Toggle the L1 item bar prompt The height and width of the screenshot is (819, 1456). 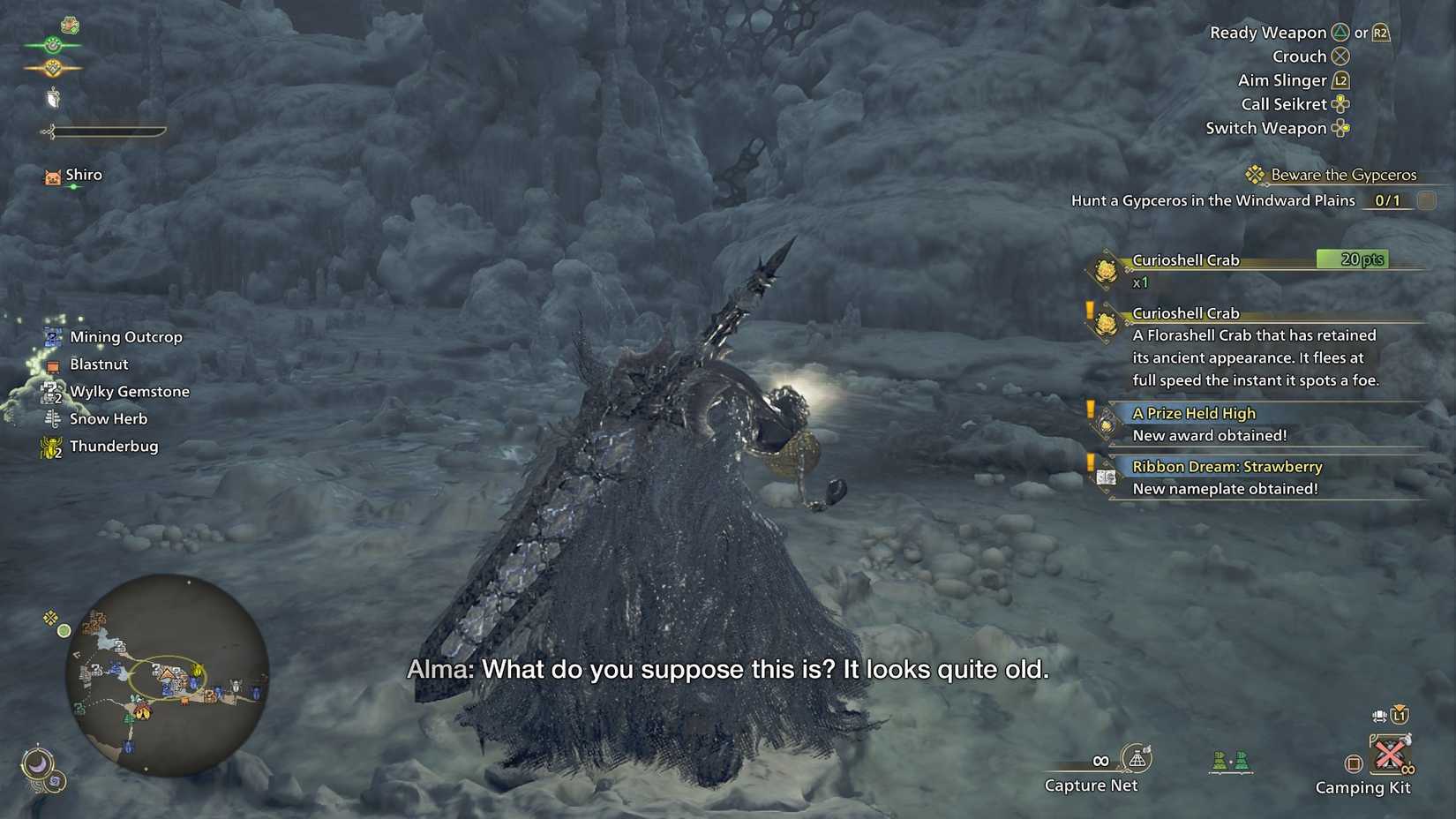(1399, 715)
